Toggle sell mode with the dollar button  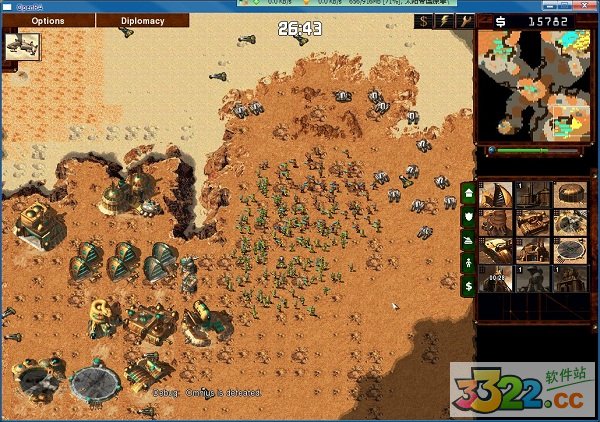click(424, 20)
